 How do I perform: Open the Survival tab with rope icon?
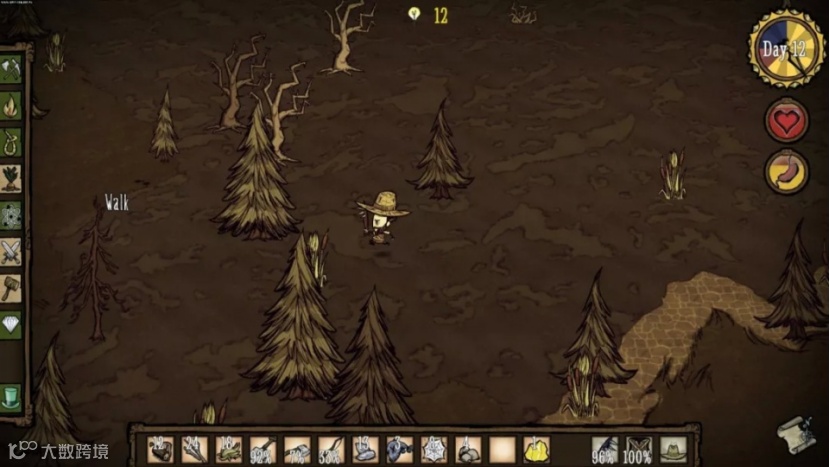click(x=11, y=142)
